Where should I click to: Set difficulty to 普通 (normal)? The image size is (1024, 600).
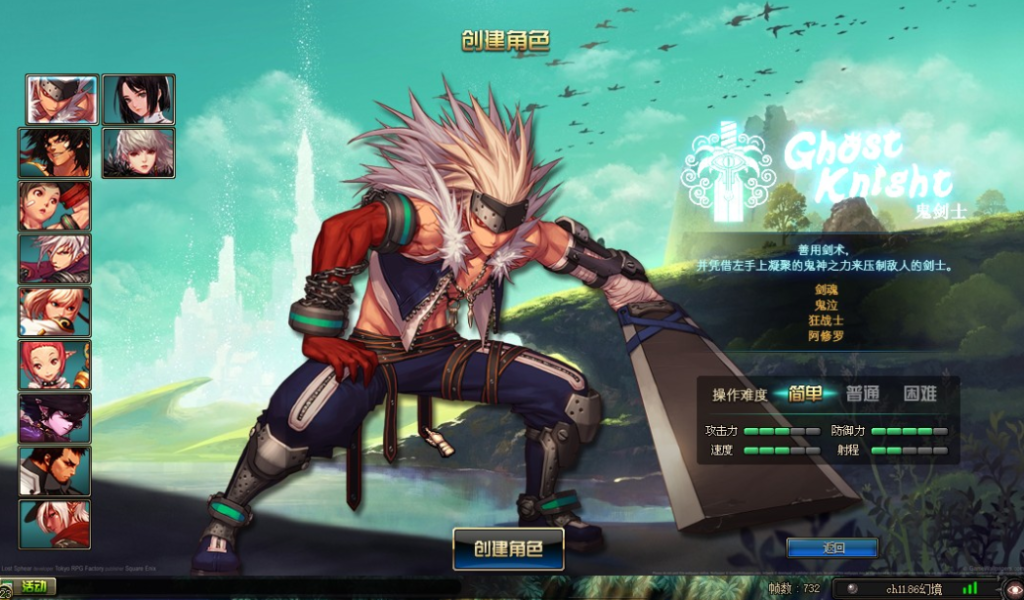(x=862, y=394)
